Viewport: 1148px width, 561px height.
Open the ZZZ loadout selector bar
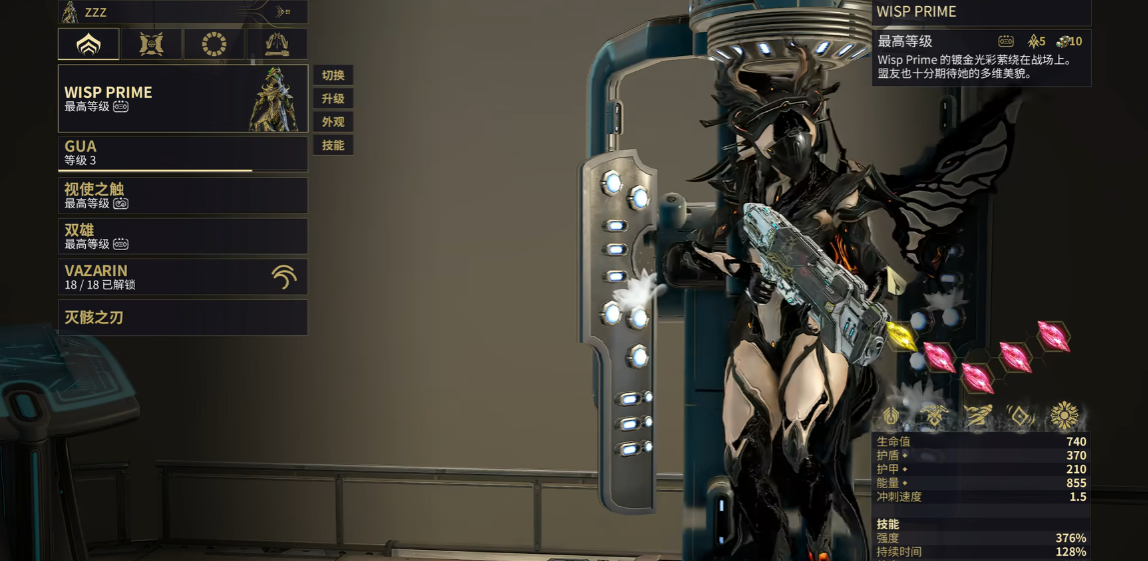tap(183, 12)
